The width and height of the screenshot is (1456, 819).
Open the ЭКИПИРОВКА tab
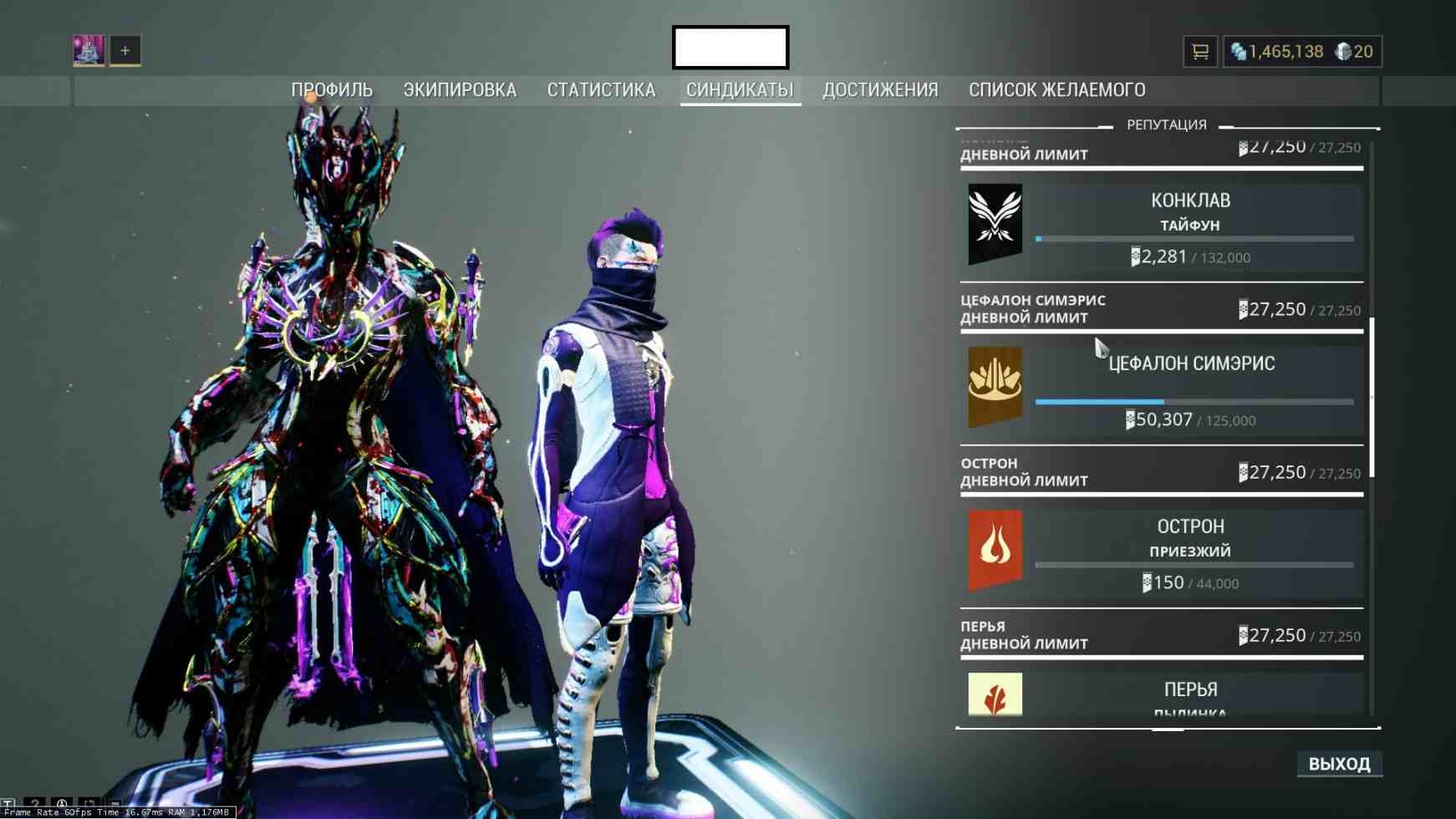[460, 90]
